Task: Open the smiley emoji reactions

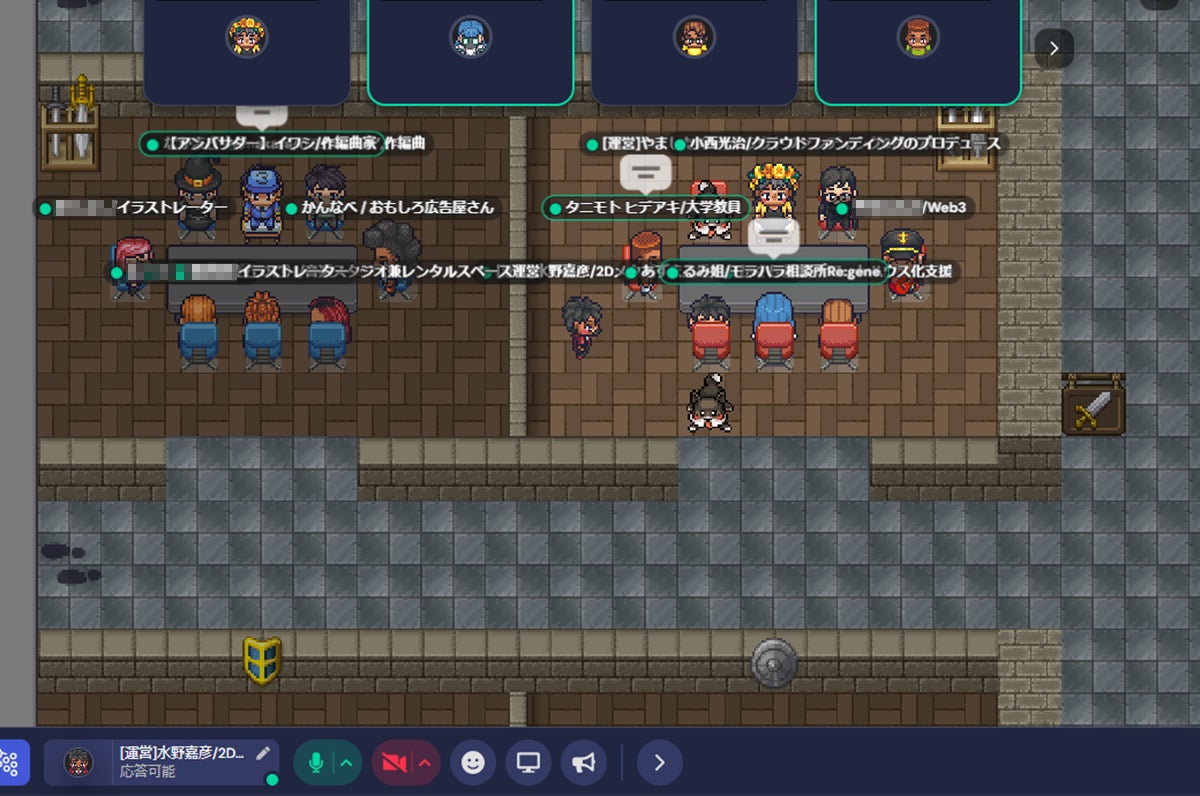Action: tap(473, 763)
